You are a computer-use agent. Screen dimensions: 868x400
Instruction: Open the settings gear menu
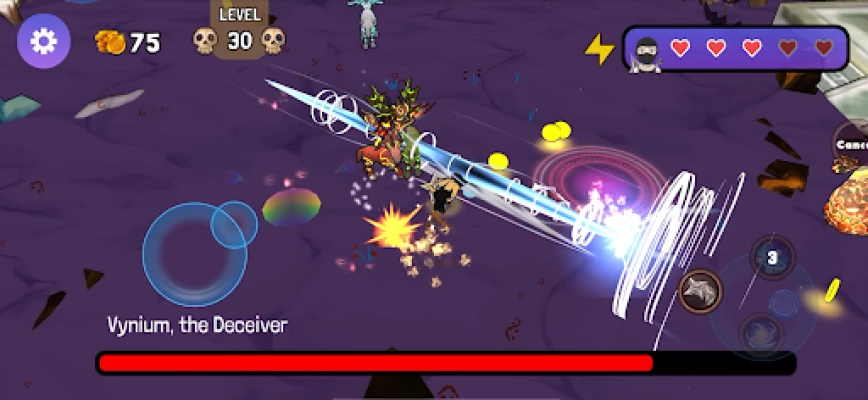tap(44, 42)
